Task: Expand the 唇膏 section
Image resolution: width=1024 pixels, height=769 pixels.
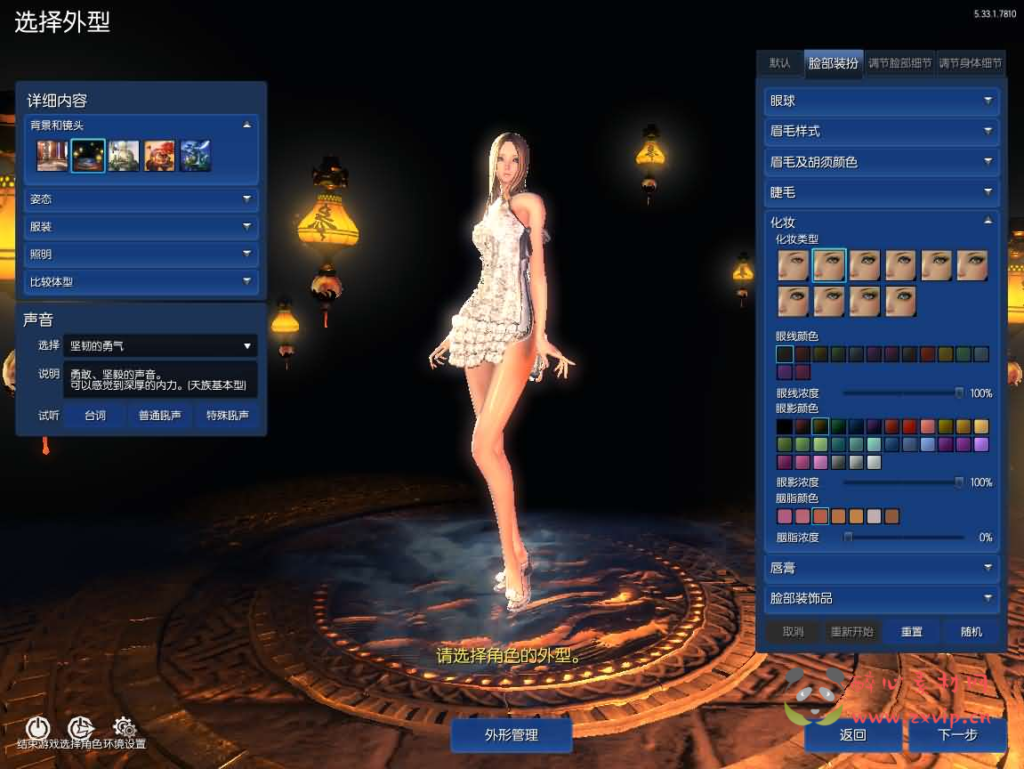Action: (880, 568)
